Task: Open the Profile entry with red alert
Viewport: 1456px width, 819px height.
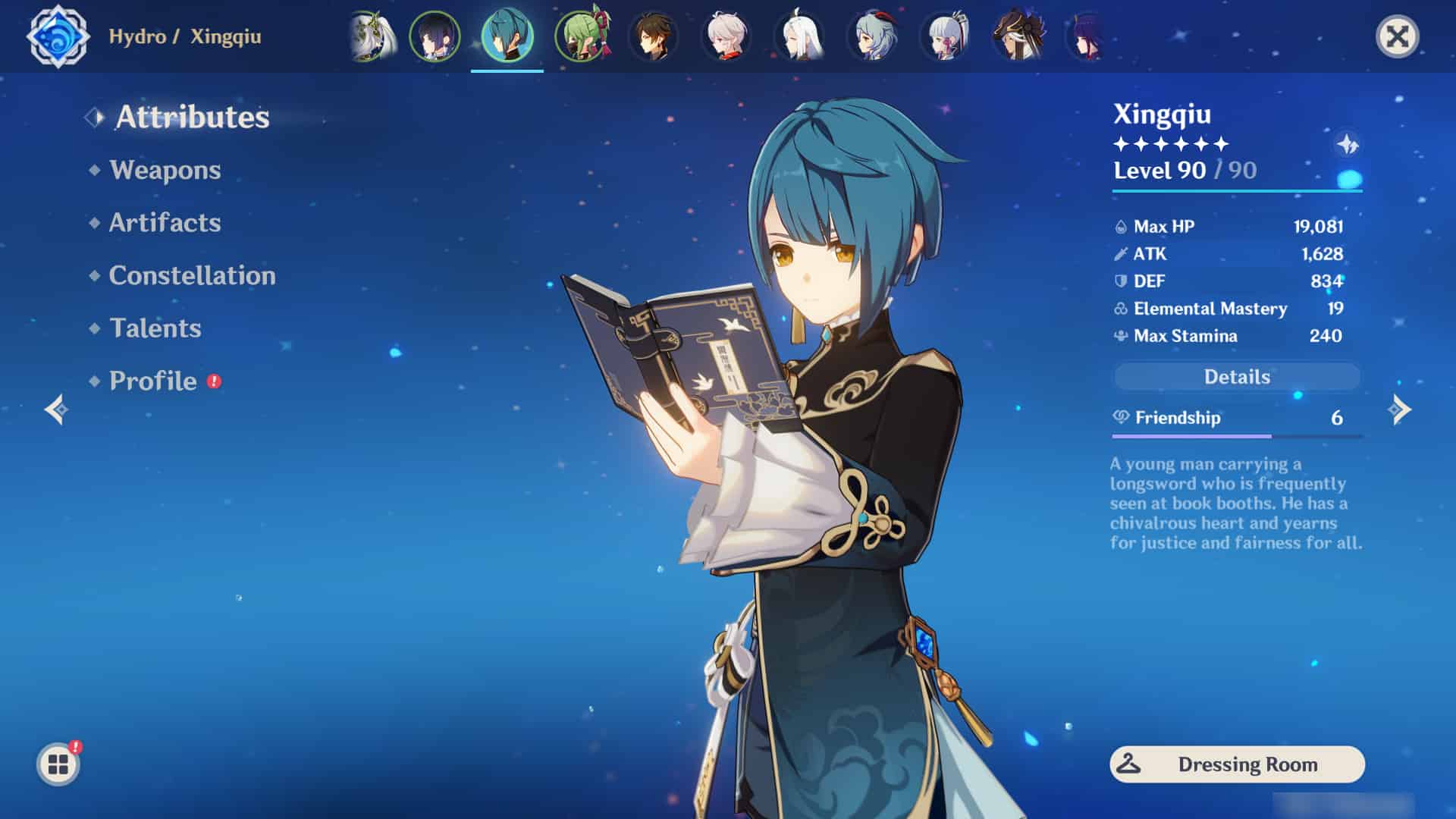Action: click(153, 381)
